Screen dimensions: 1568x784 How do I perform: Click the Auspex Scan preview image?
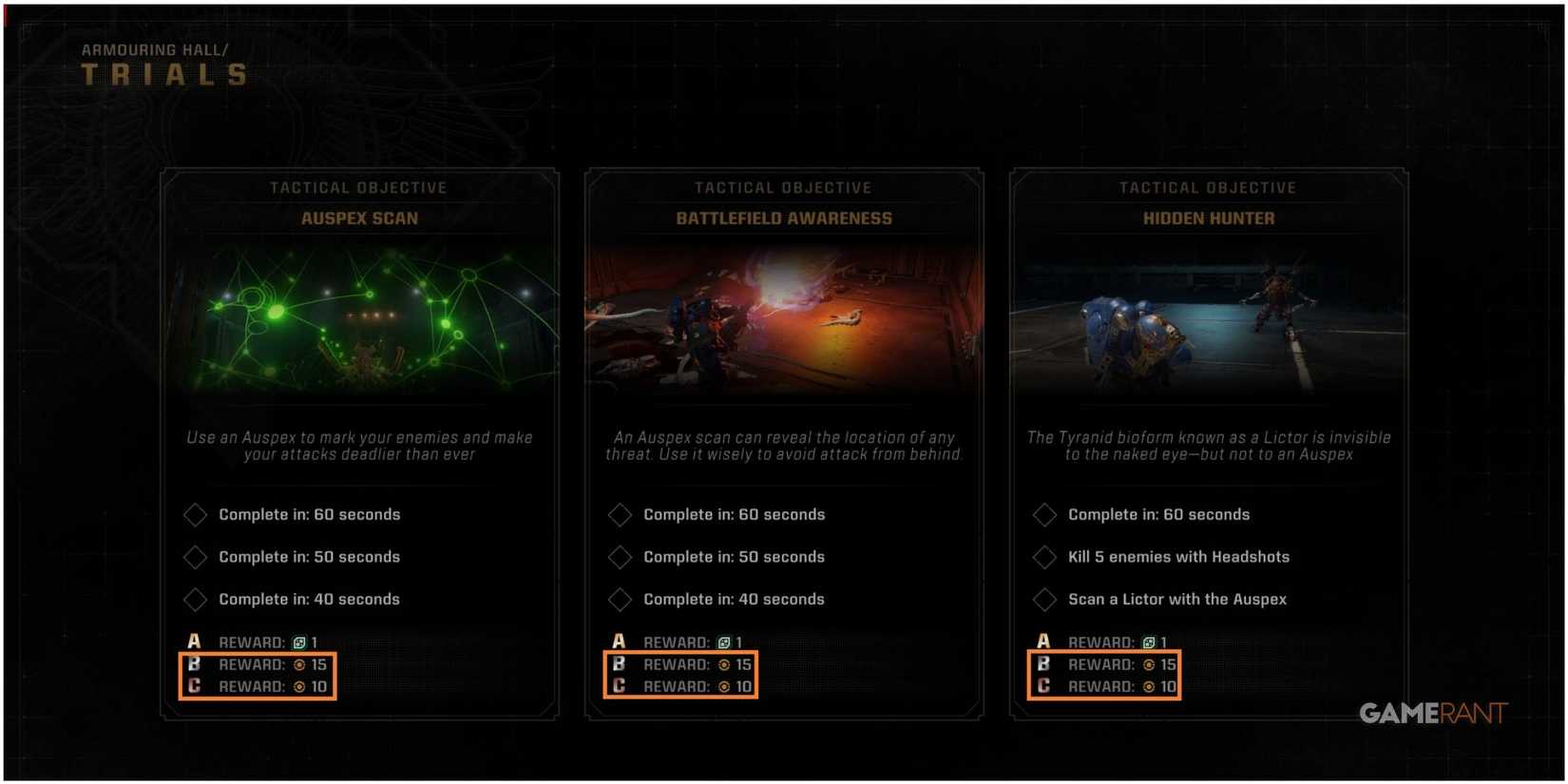tap(359, 318)
